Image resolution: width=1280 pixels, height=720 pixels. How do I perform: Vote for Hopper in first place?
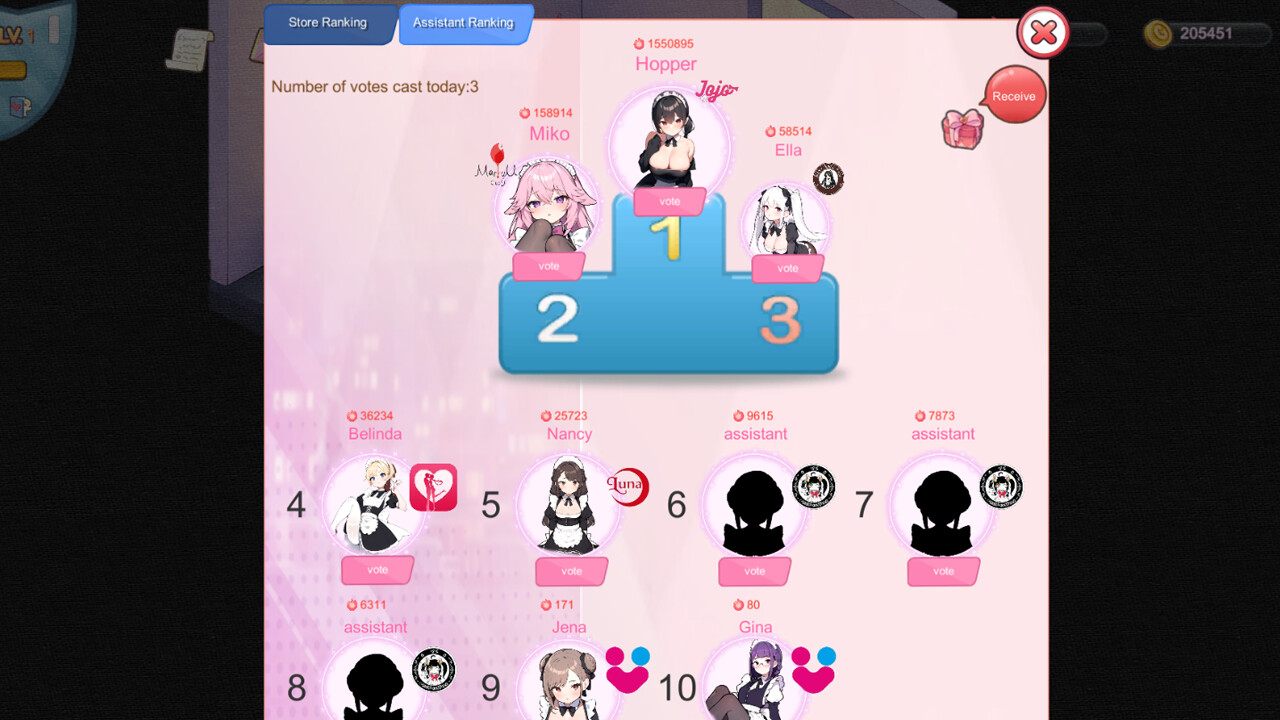(x=668, y=201)
